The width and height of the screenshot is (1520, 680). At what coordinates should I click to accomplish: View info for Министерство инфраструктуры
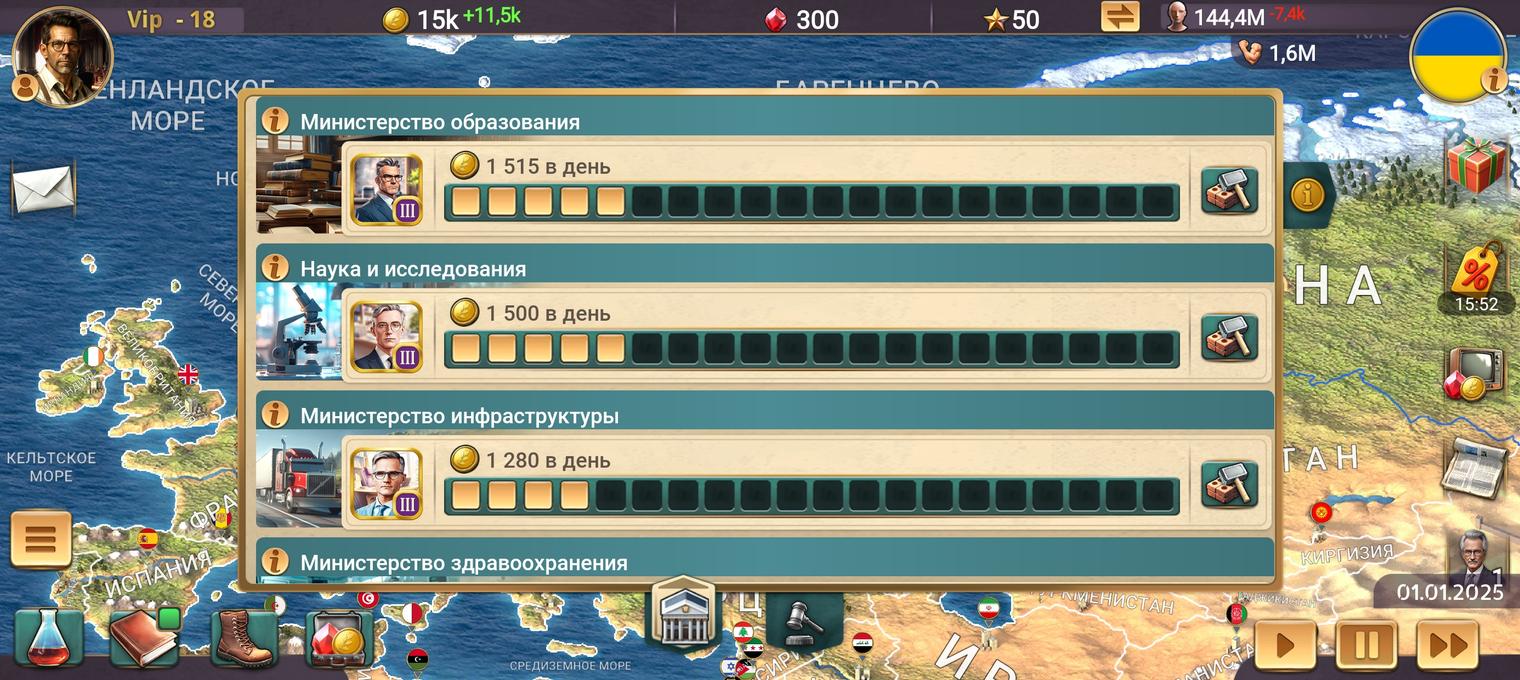point(274,415)
